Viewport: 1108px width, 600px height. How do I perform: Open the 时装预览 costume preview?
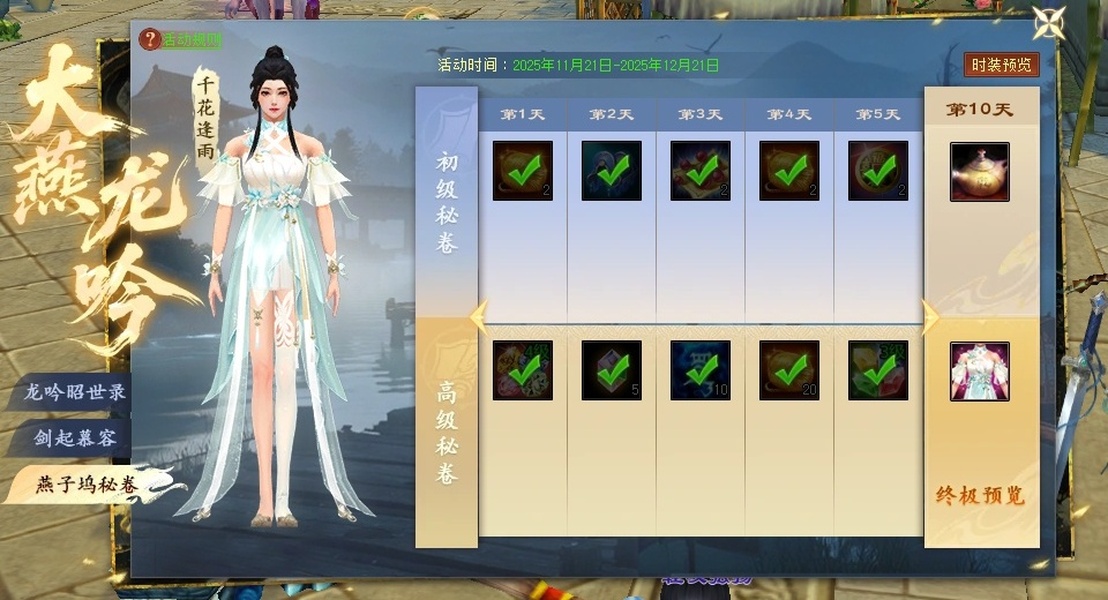coord(1002,65)
